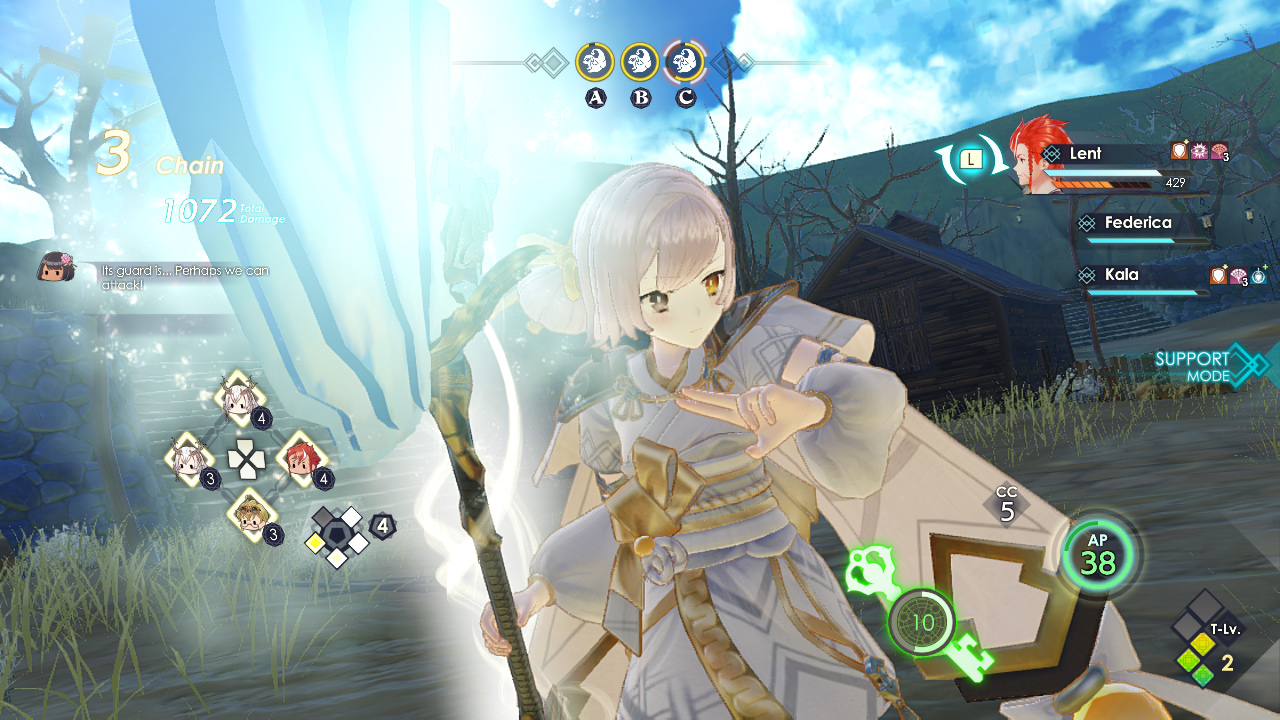Click the shield buff icon next to Lent
Viewport: 1280px width, 720px height.
(1180, 151)
